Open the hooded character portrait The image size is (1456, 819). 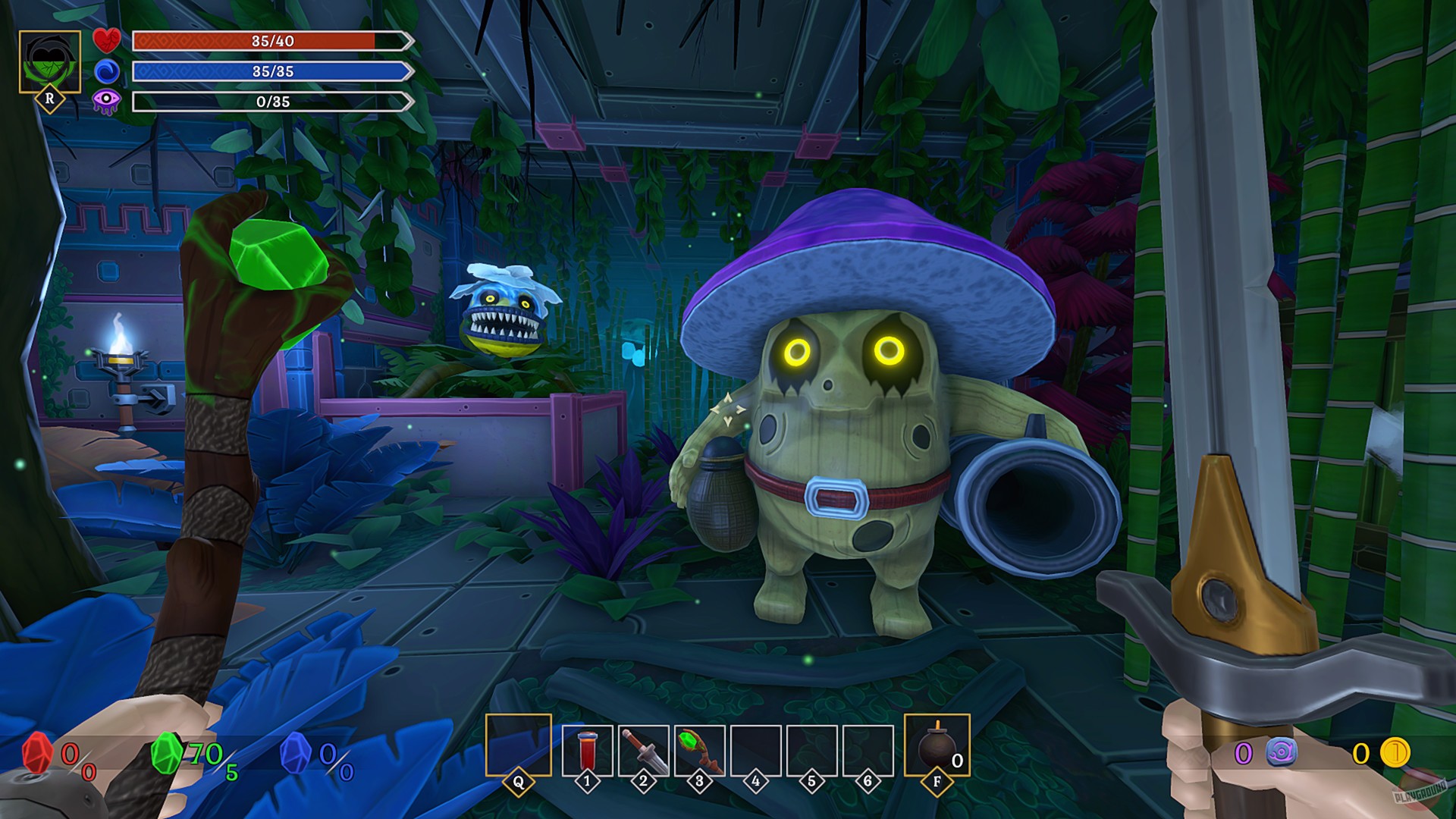point(50,62)
